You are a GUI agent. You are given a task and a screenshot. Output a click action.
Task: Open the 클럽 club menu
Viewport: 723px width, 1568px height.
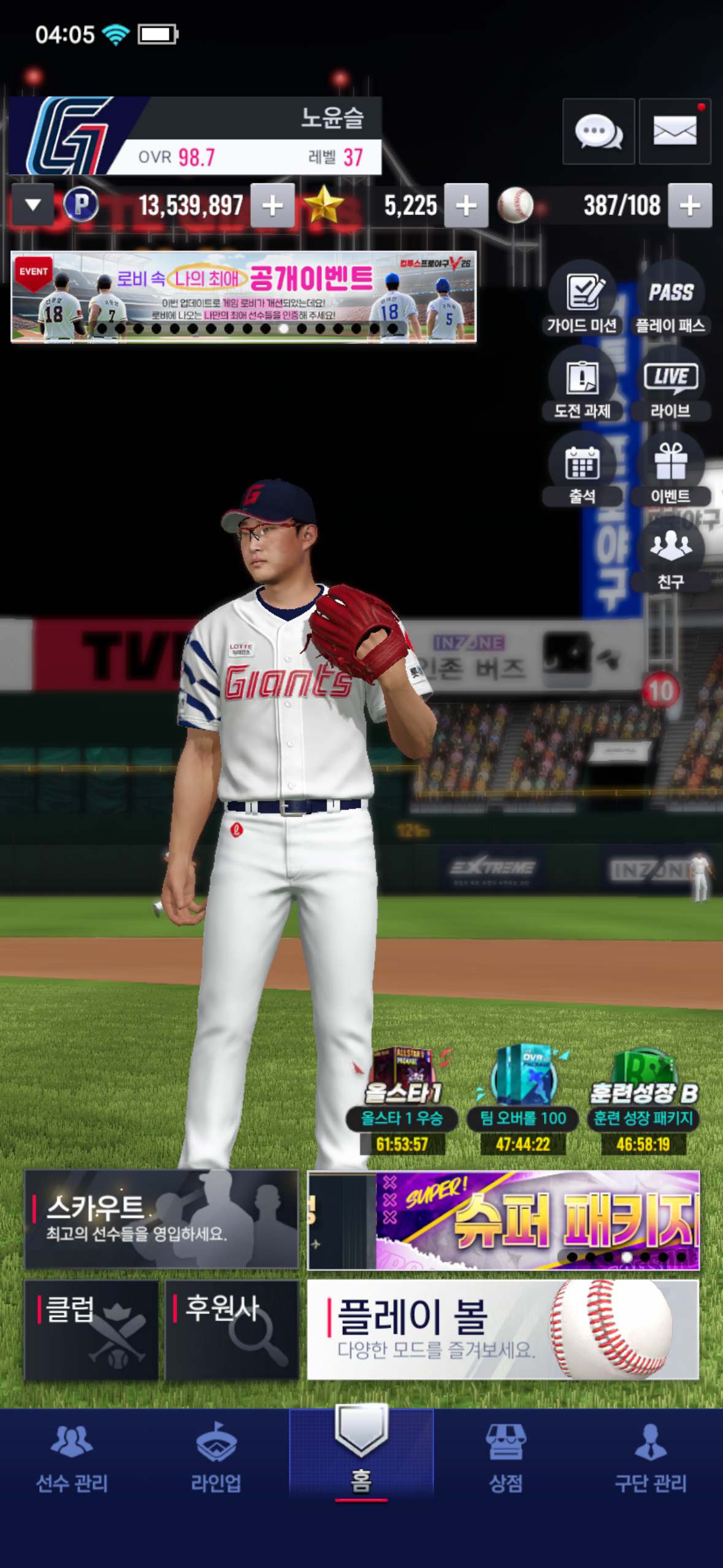(x=91, y=1329)
